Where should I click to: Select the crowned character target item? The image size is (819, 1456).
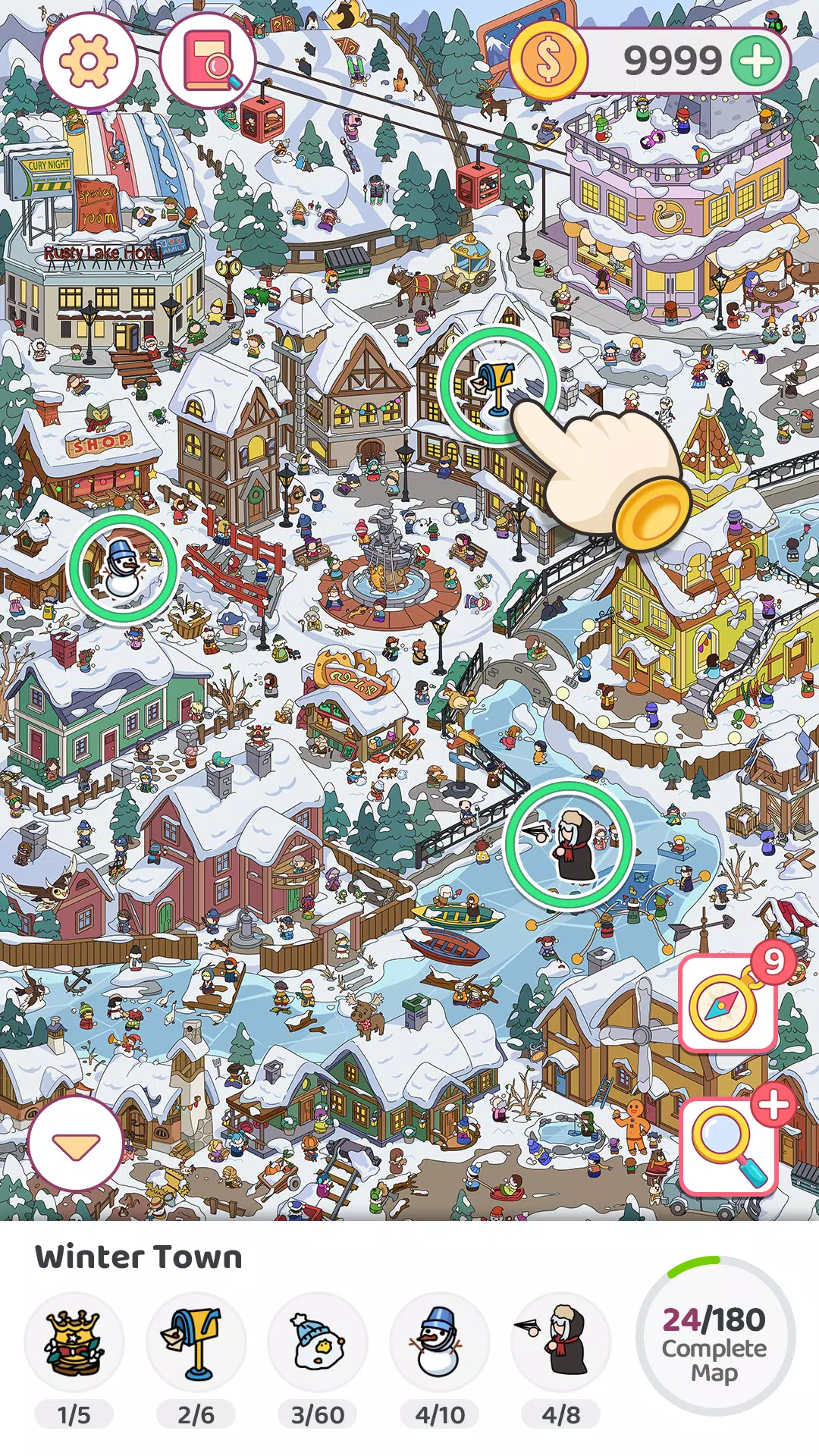point(74,1342)
